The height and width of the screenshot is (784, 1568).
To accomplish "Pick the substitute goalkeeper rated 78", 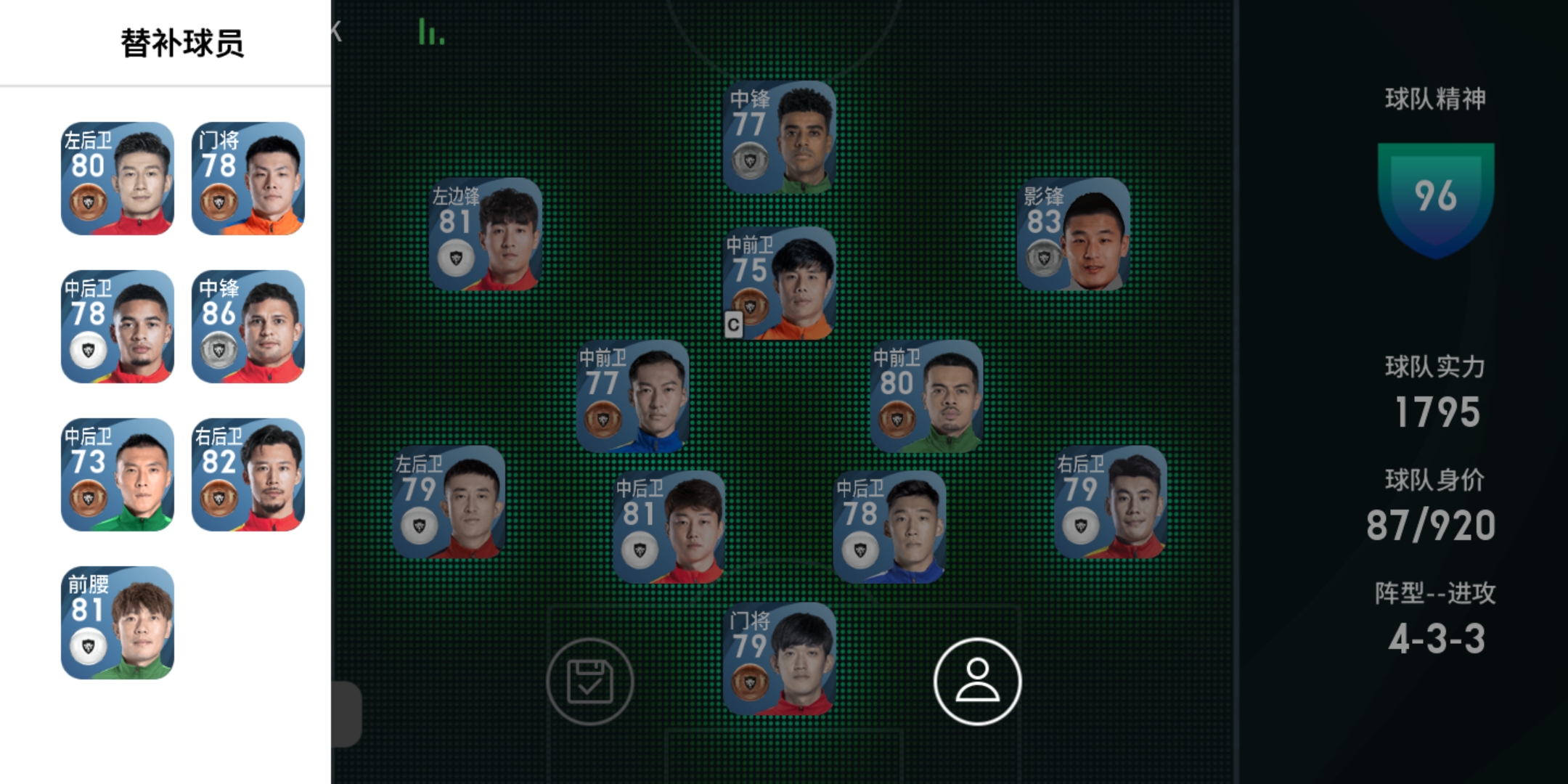I will (248, 179).
